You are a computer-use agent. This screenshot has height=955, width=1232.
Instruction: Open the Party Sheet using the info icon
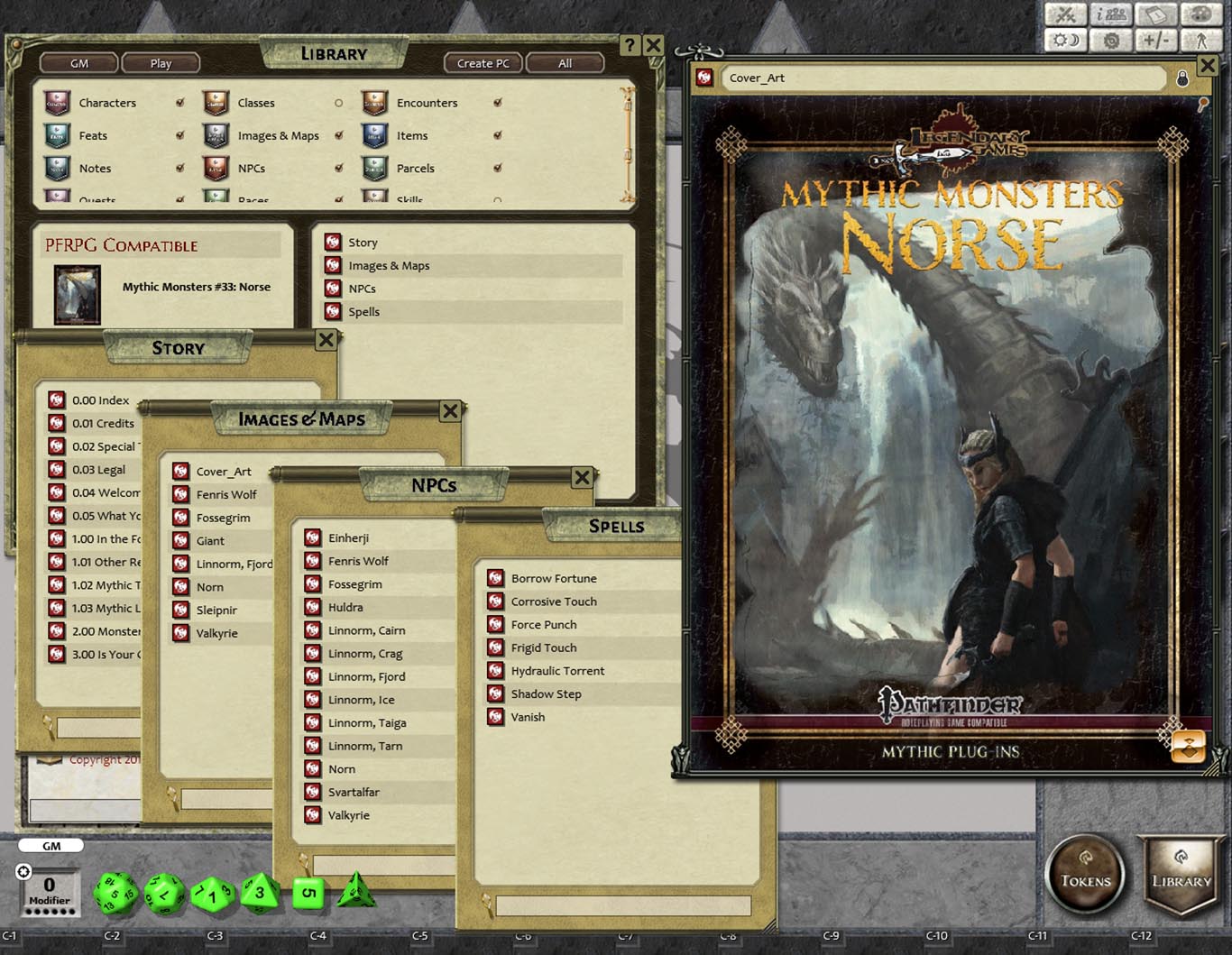tap(1110, 14)
